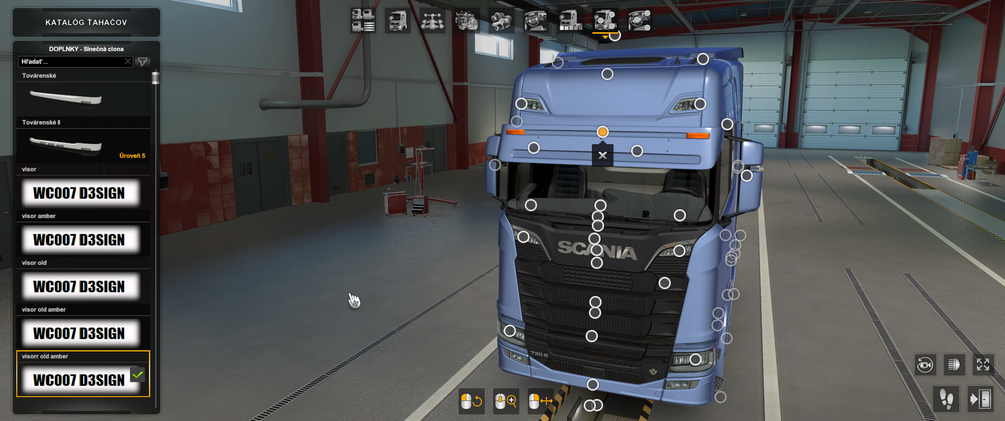Close the selected accessory slot X

[602, 155]
